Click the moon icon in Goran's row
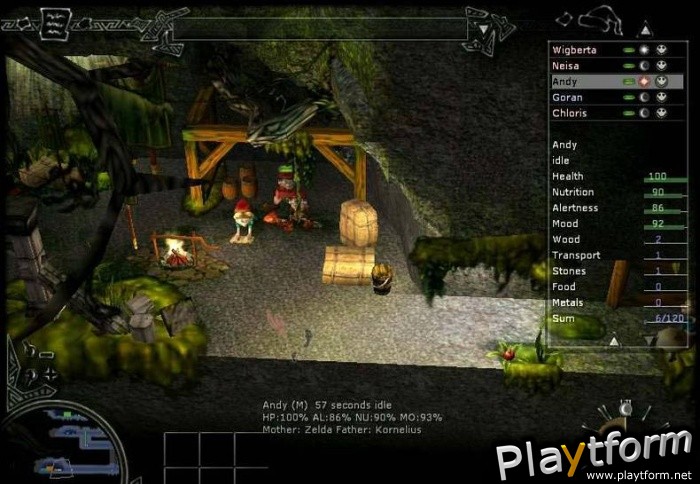Image resolution: width=700 pixels, height=484 pixels. [645, 97]
